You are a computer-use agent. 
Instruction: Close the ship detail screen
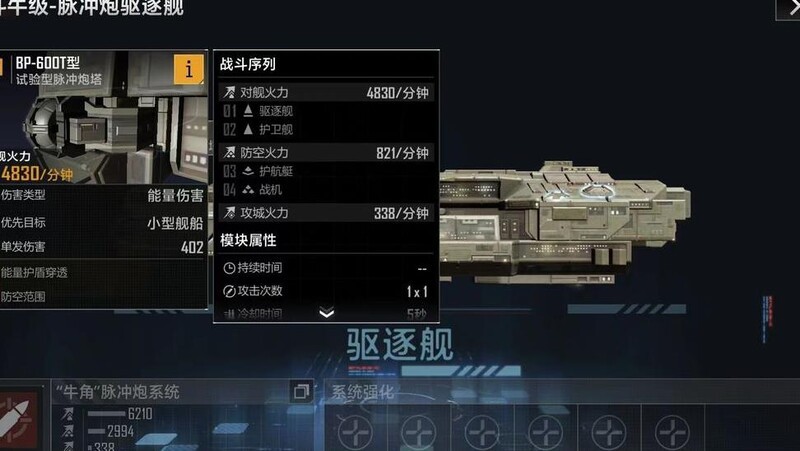[x=788, y=8]
